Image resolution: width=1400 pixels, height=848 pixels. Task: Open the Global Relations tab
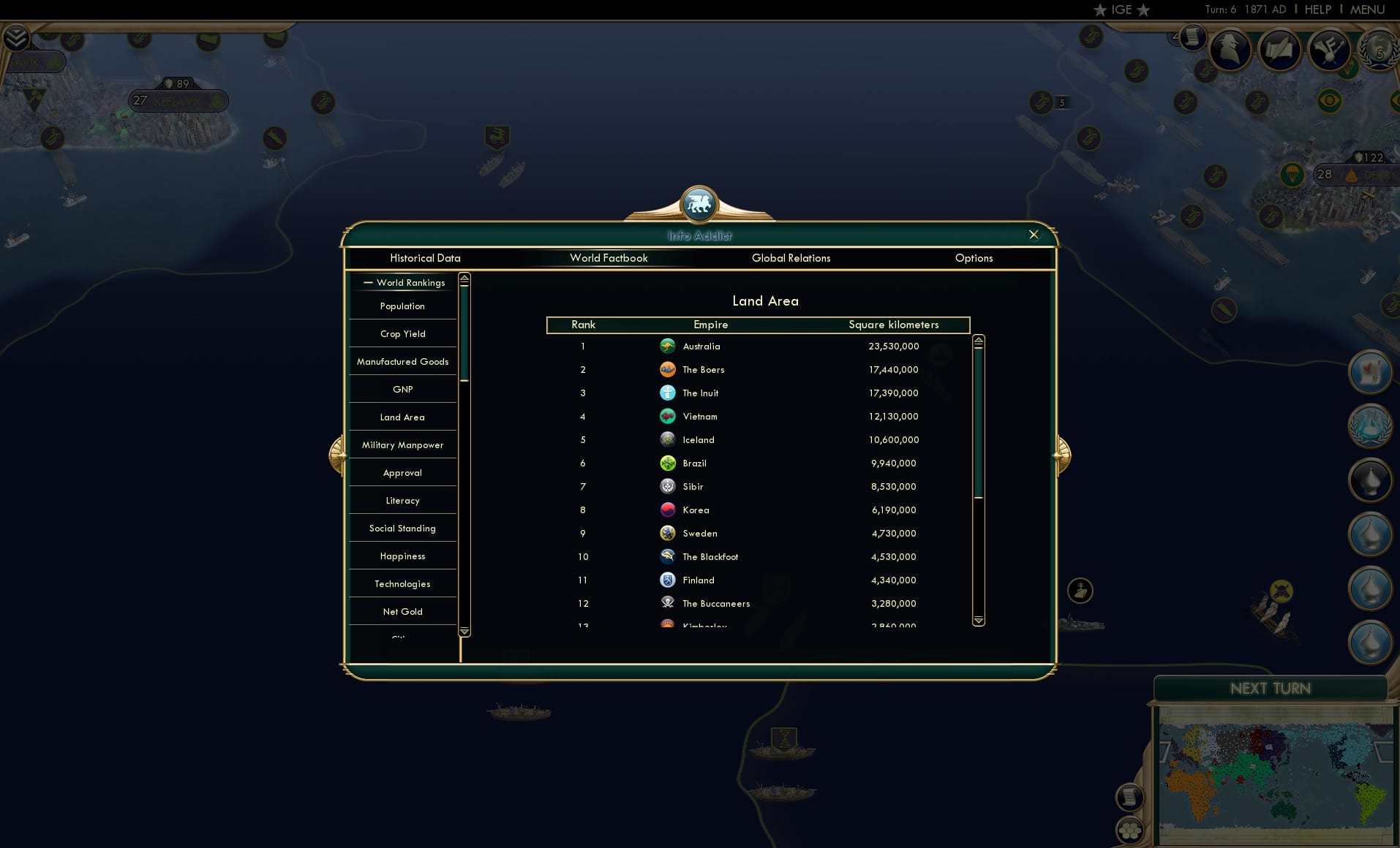click(x=791, y=258)
